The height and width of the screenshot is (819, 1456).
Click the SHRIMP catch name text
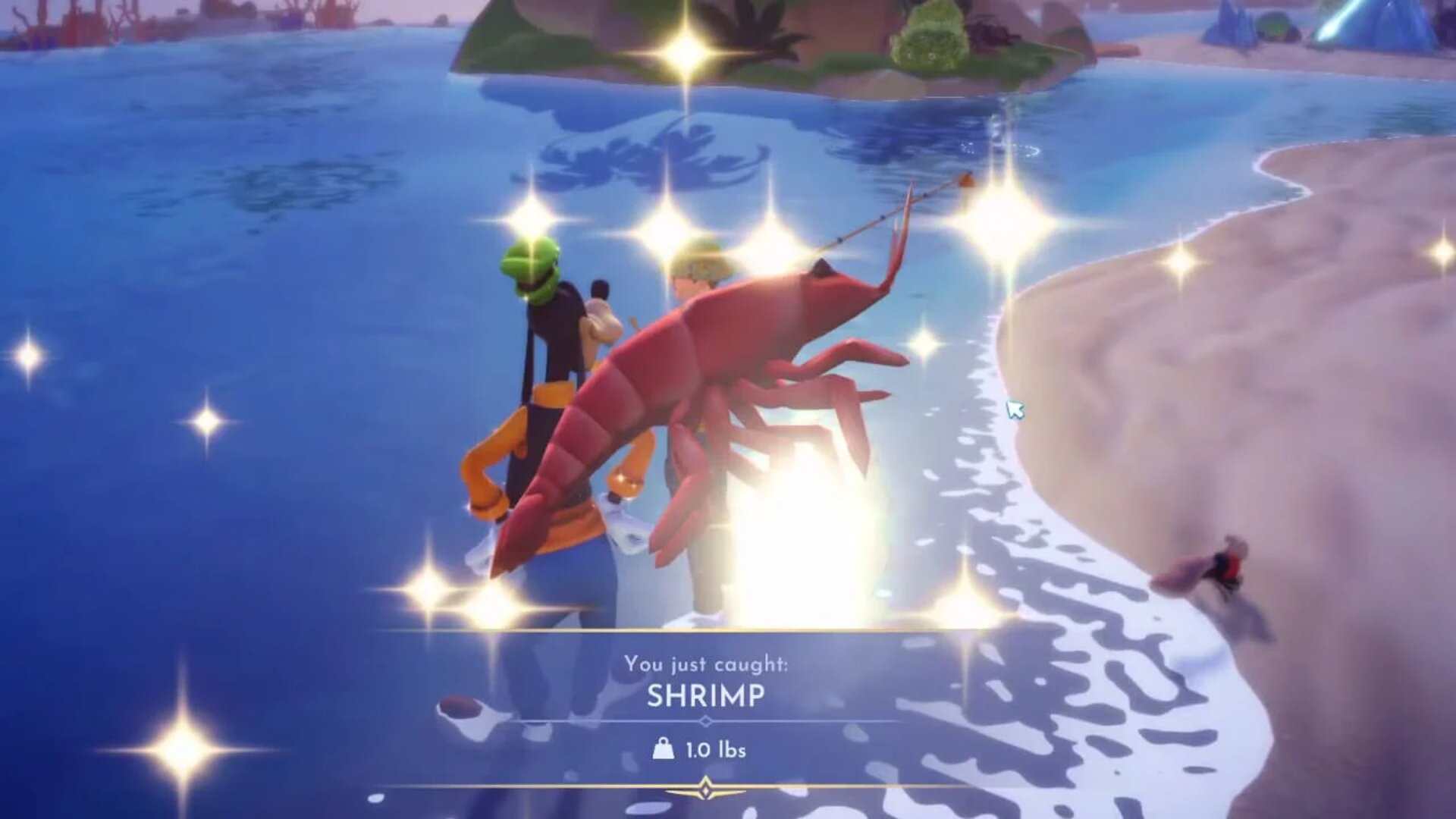coord(706,696)
